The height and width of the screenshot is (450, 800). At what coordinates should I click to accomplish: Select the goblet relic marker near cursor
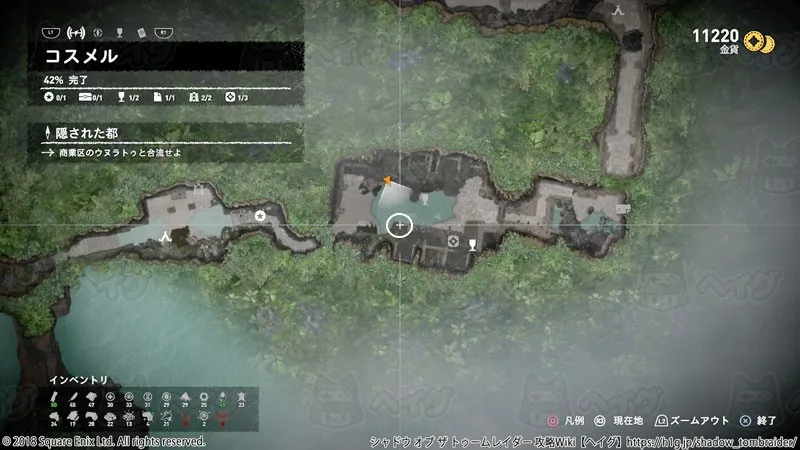472,241
